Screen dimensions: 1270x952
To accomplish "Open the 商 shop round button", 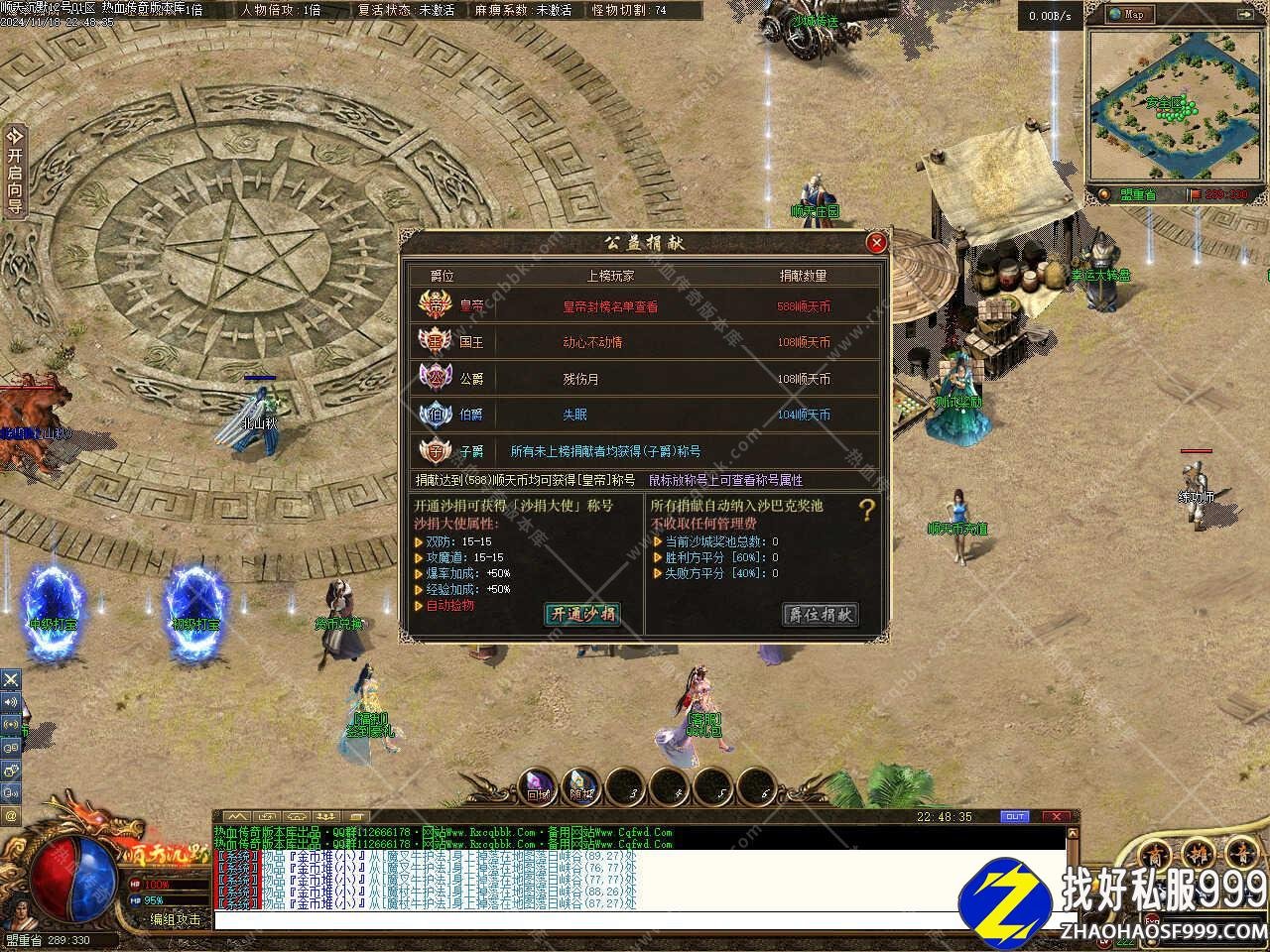I will [x=1155, y=856].
